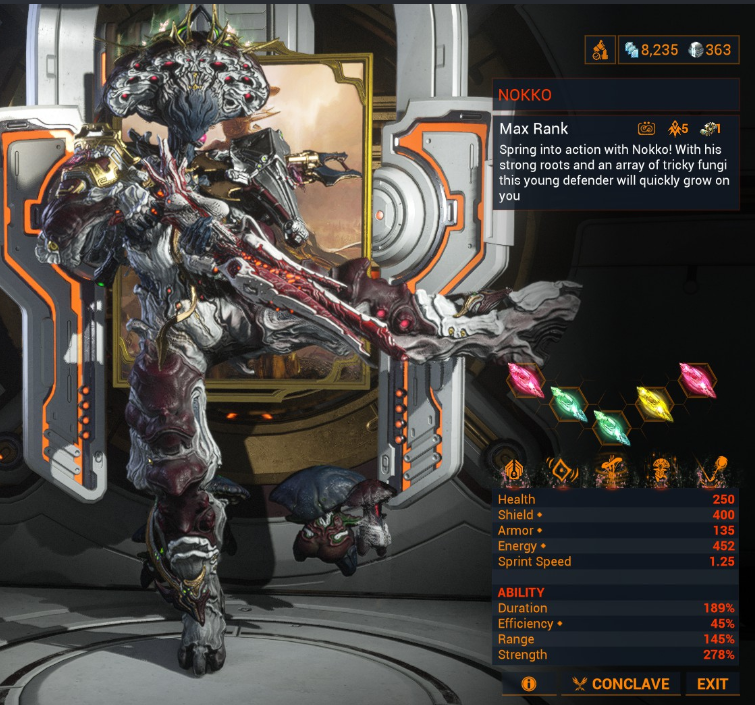Select the passive ability icon beside the shards
Viewport: 755px width, 705px height.
click(x=517, y=469)
